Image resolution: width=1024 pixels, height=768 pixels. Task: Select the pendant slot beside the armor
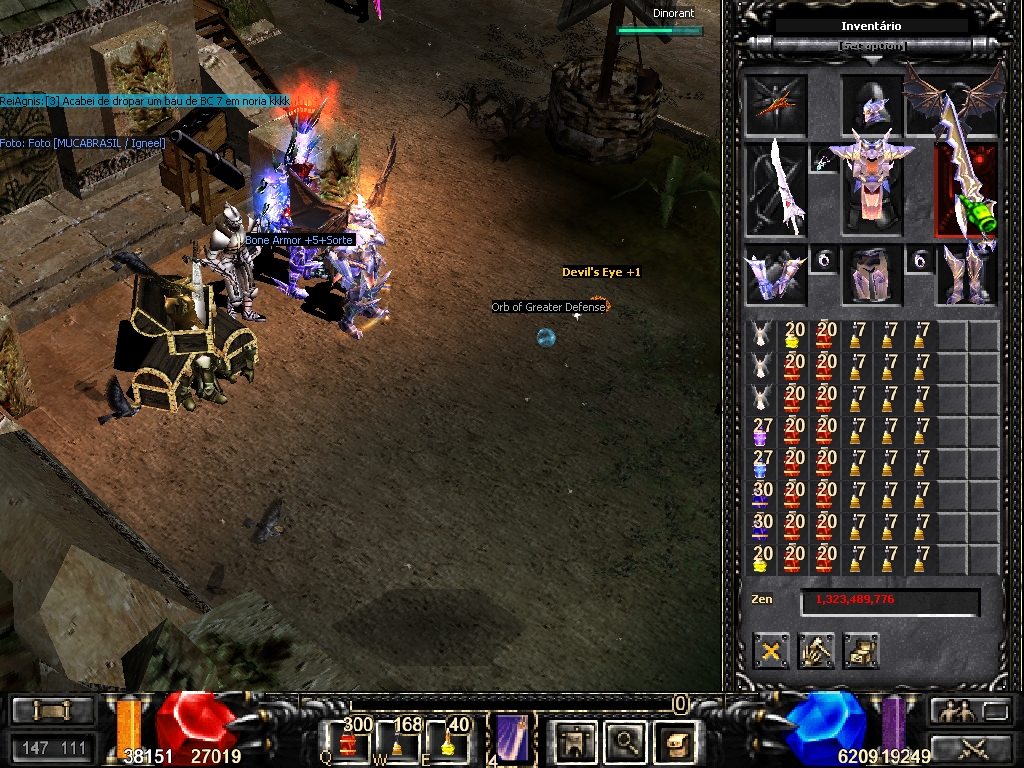coord(824,160)
